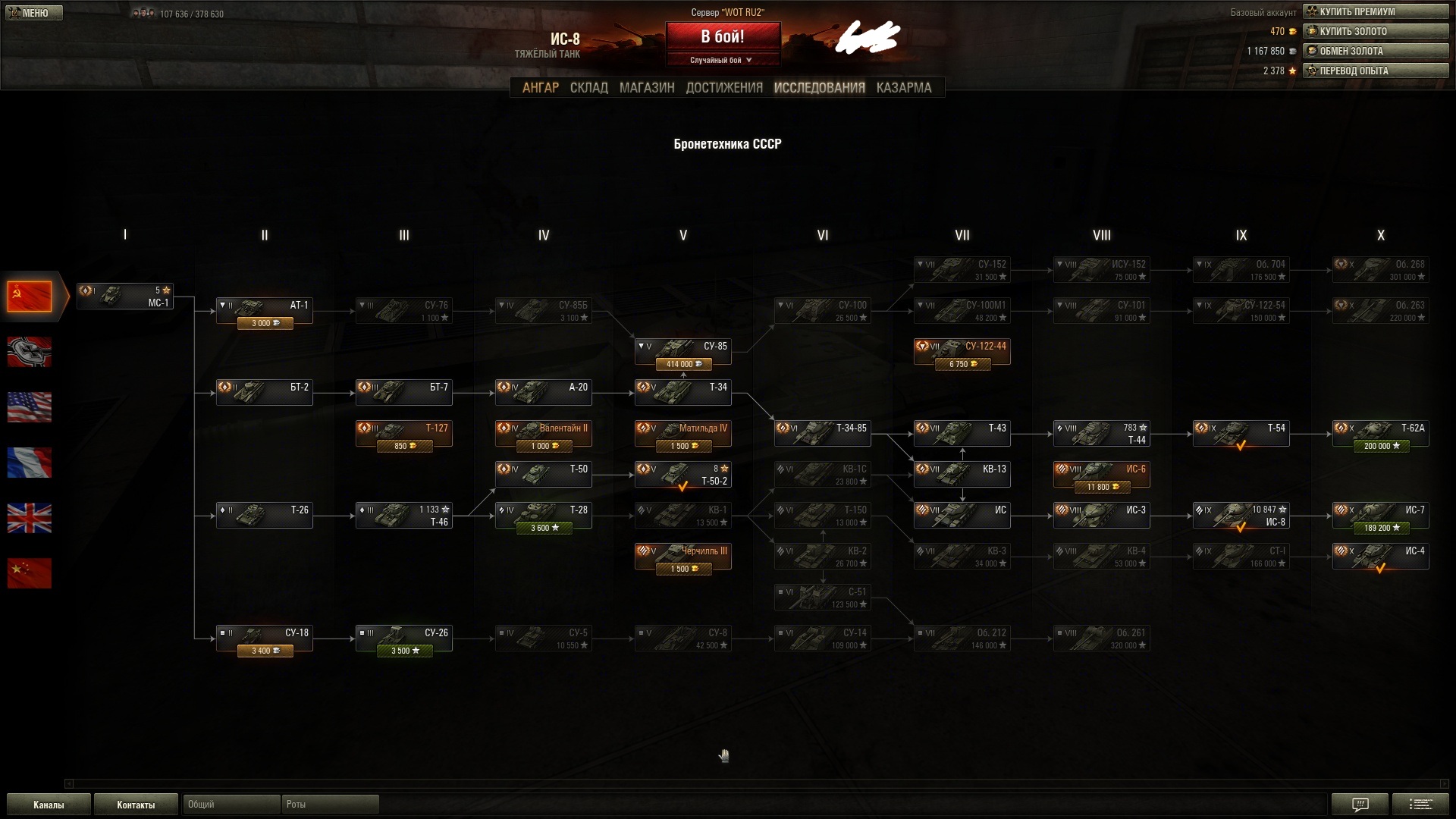Image resolution: width=1456 pixels, height=819 pixels.
Task: Go to the Магазин tab
Action: click(x=646, y=88)
